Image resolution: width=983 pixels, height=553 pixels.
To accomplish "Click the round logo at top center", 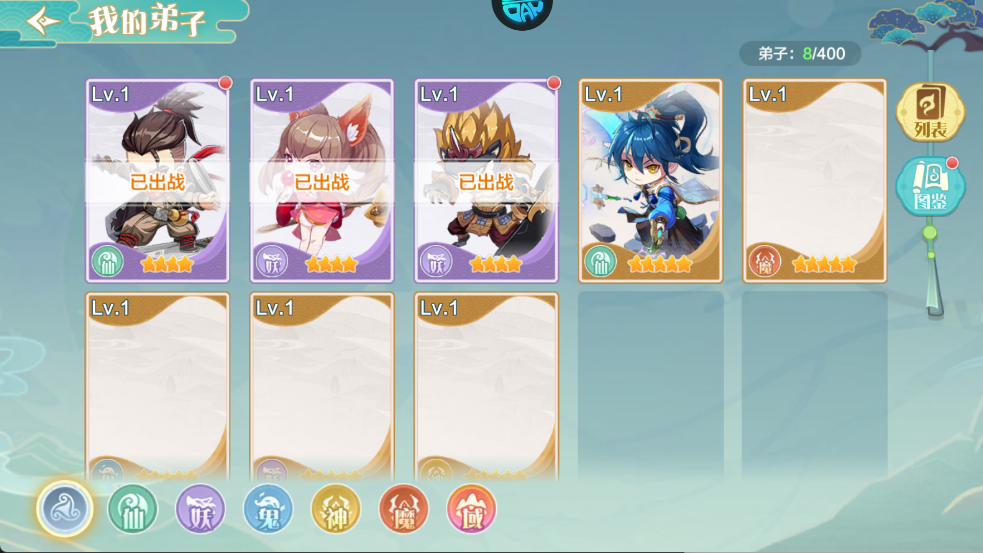I will (522, 12).
